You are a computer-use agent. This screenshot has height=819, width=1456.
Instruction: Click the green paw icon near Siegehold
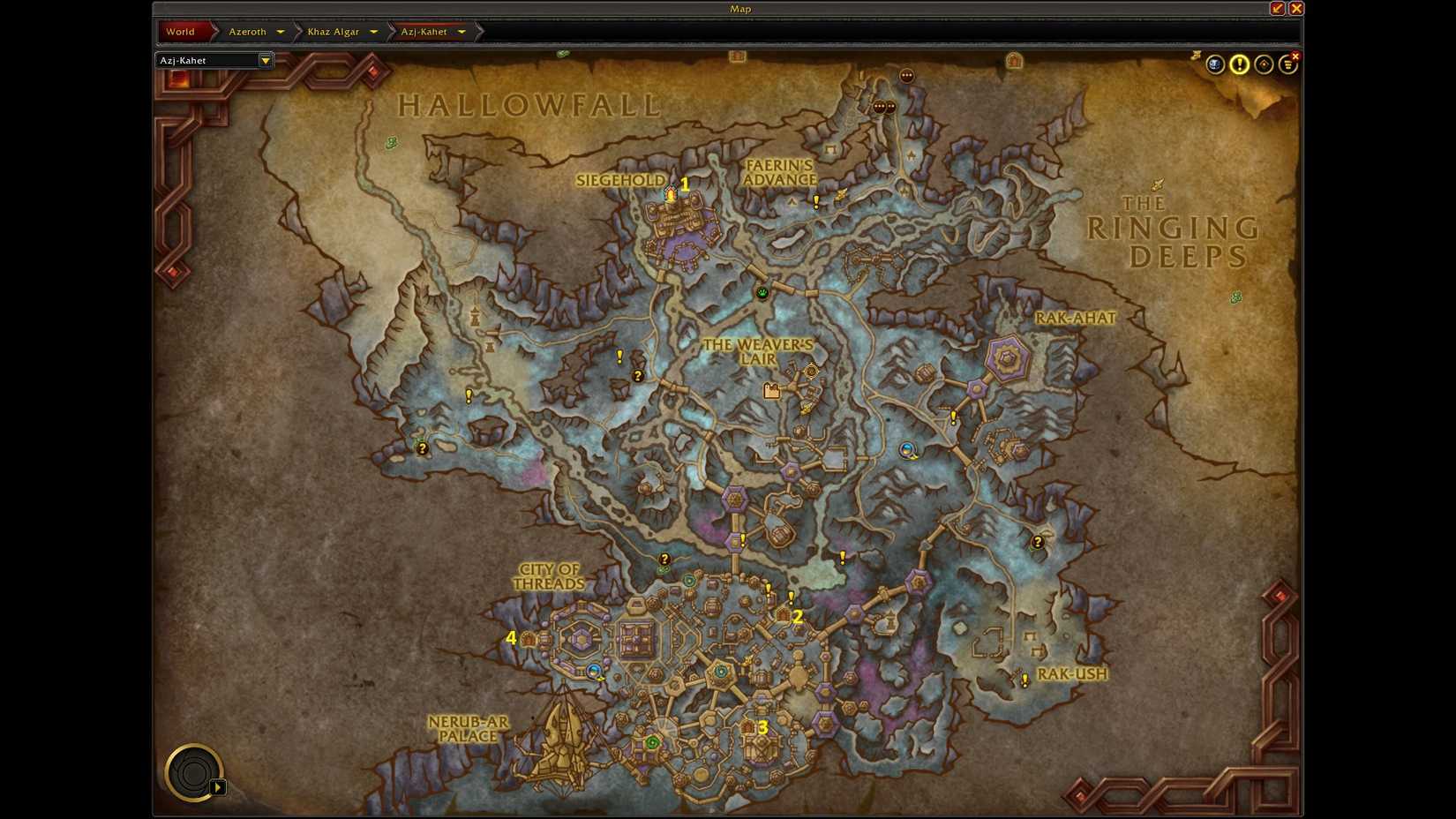pyautogui.click(x=762, y=293)
